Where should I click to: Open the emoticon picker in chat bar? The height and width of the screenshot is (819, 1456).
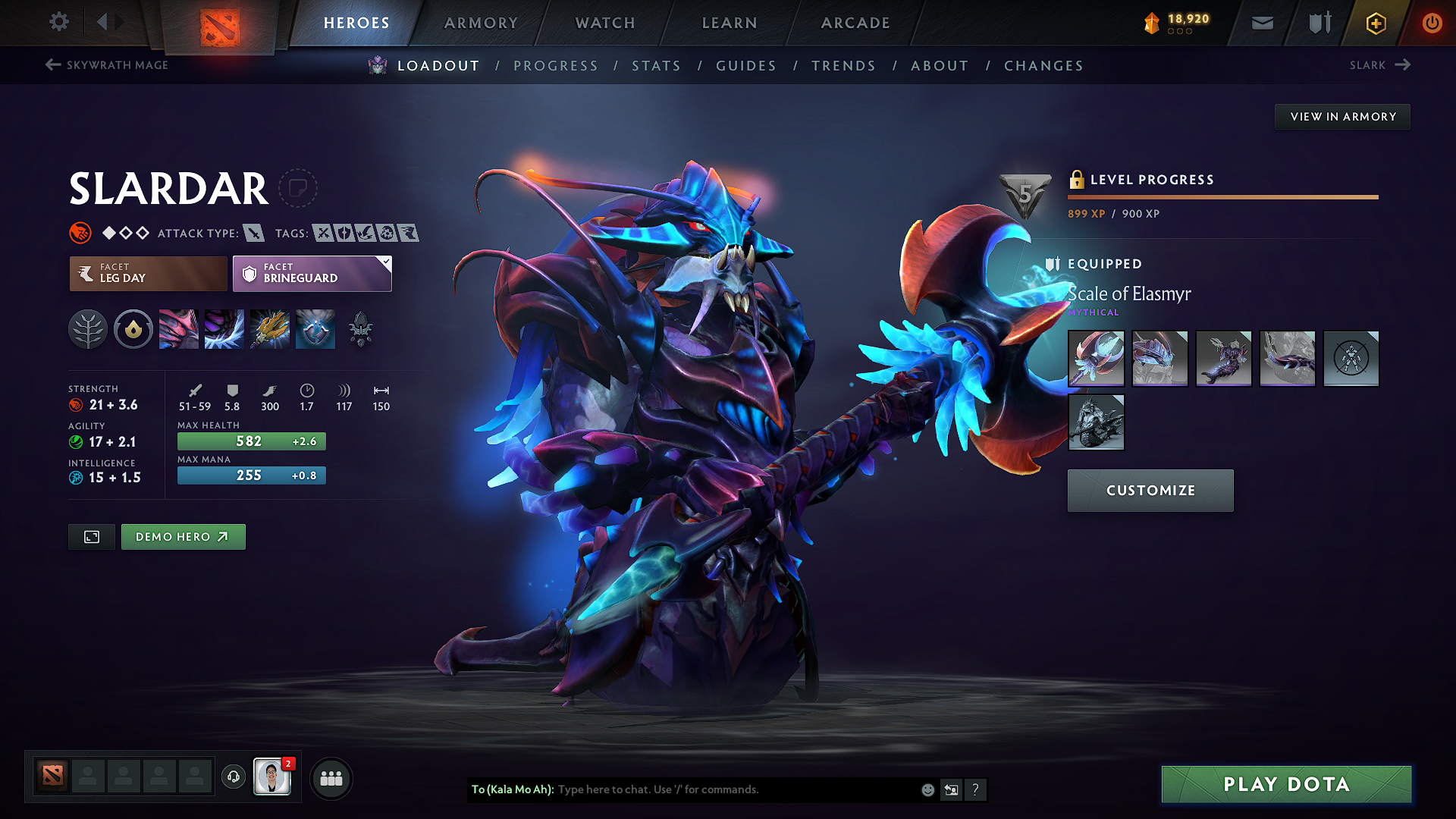(x=927, y=789)
